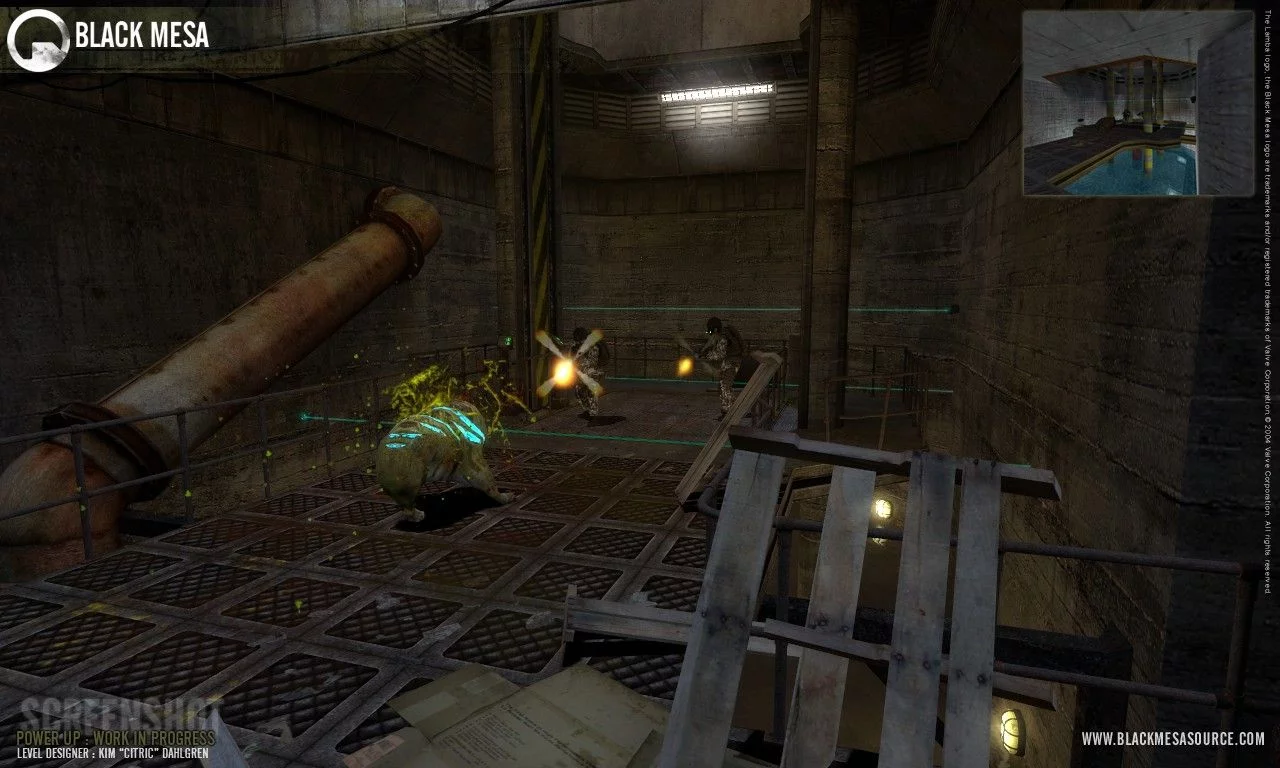Open the www.blackmesasource.com link
This screenshot has height=768, width=1280.
pos(1172,739)
